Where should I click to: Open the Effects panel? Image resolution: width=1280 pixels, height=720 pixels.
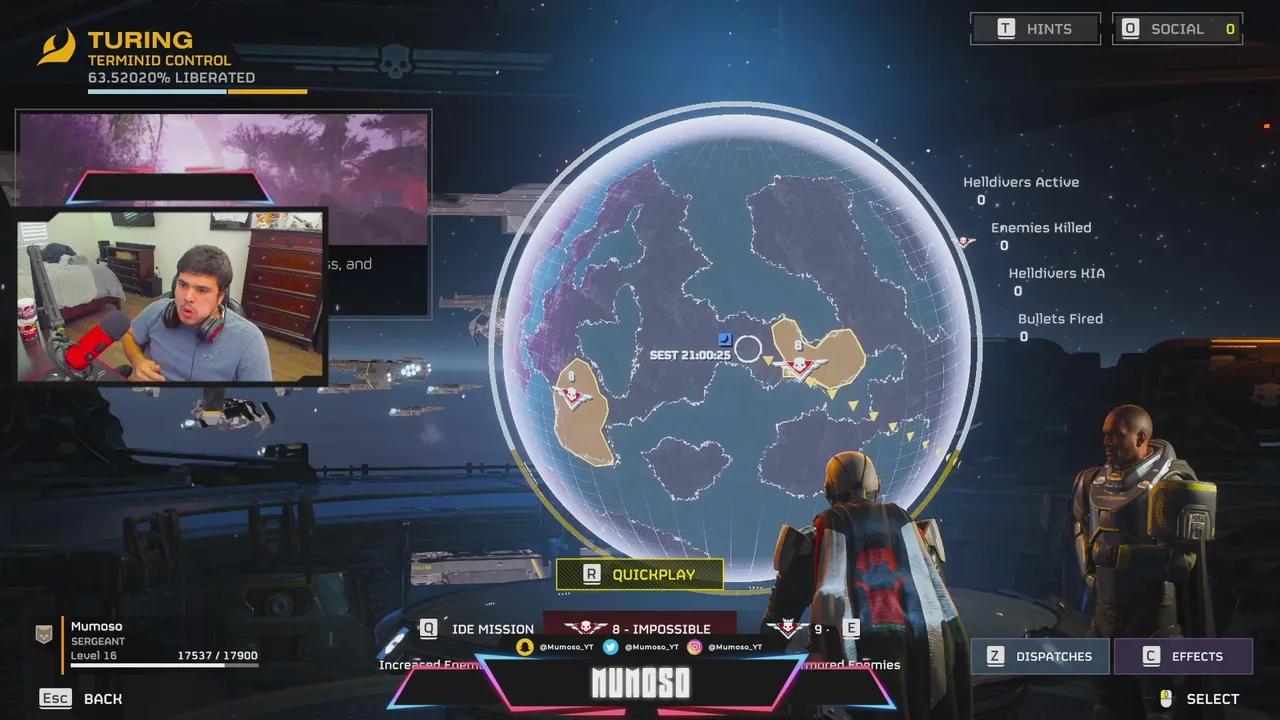click(1183, 656)
